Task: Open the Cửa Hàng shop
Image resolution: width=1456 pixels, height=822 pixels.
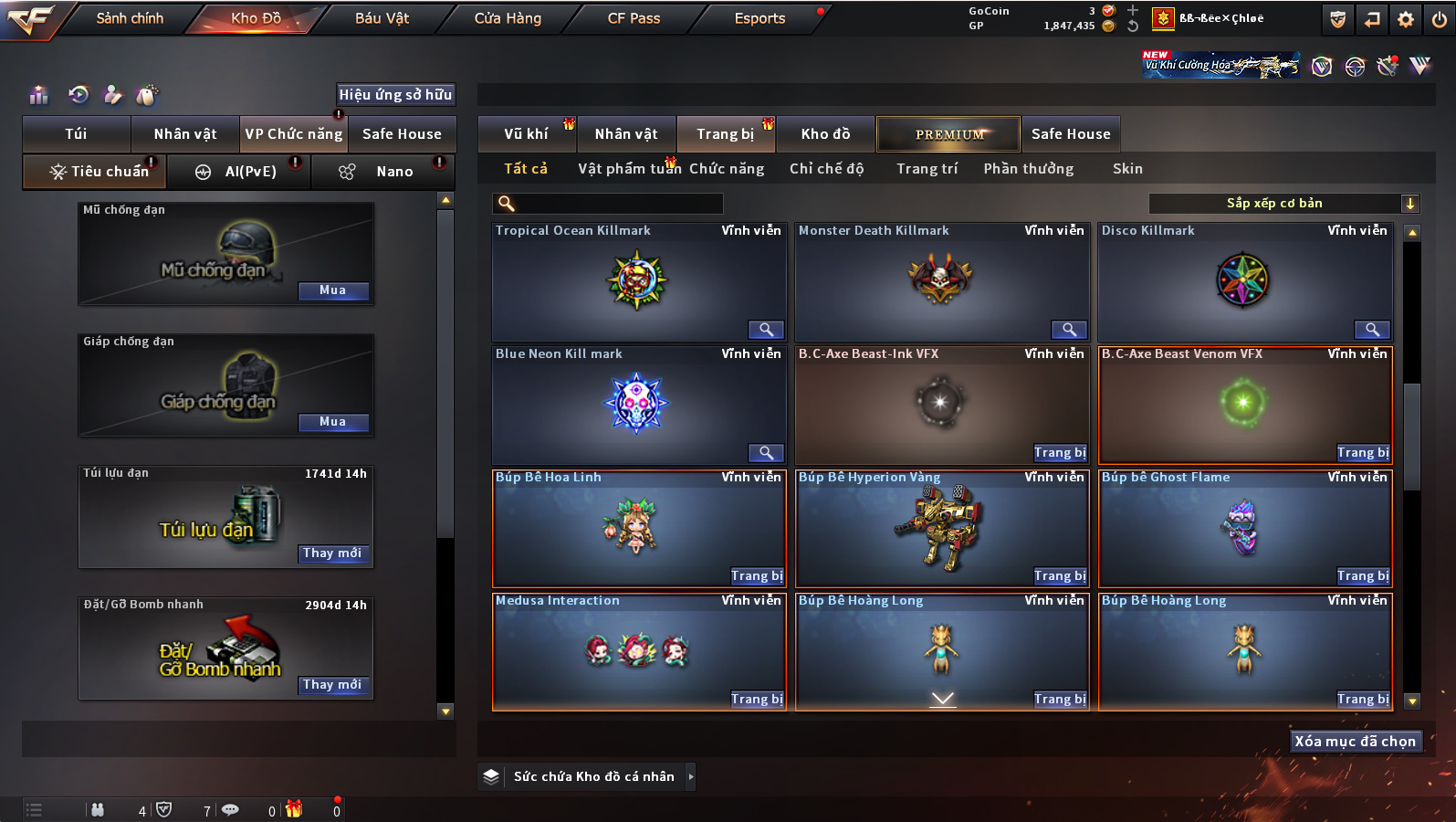Action: tap(508, 18)
